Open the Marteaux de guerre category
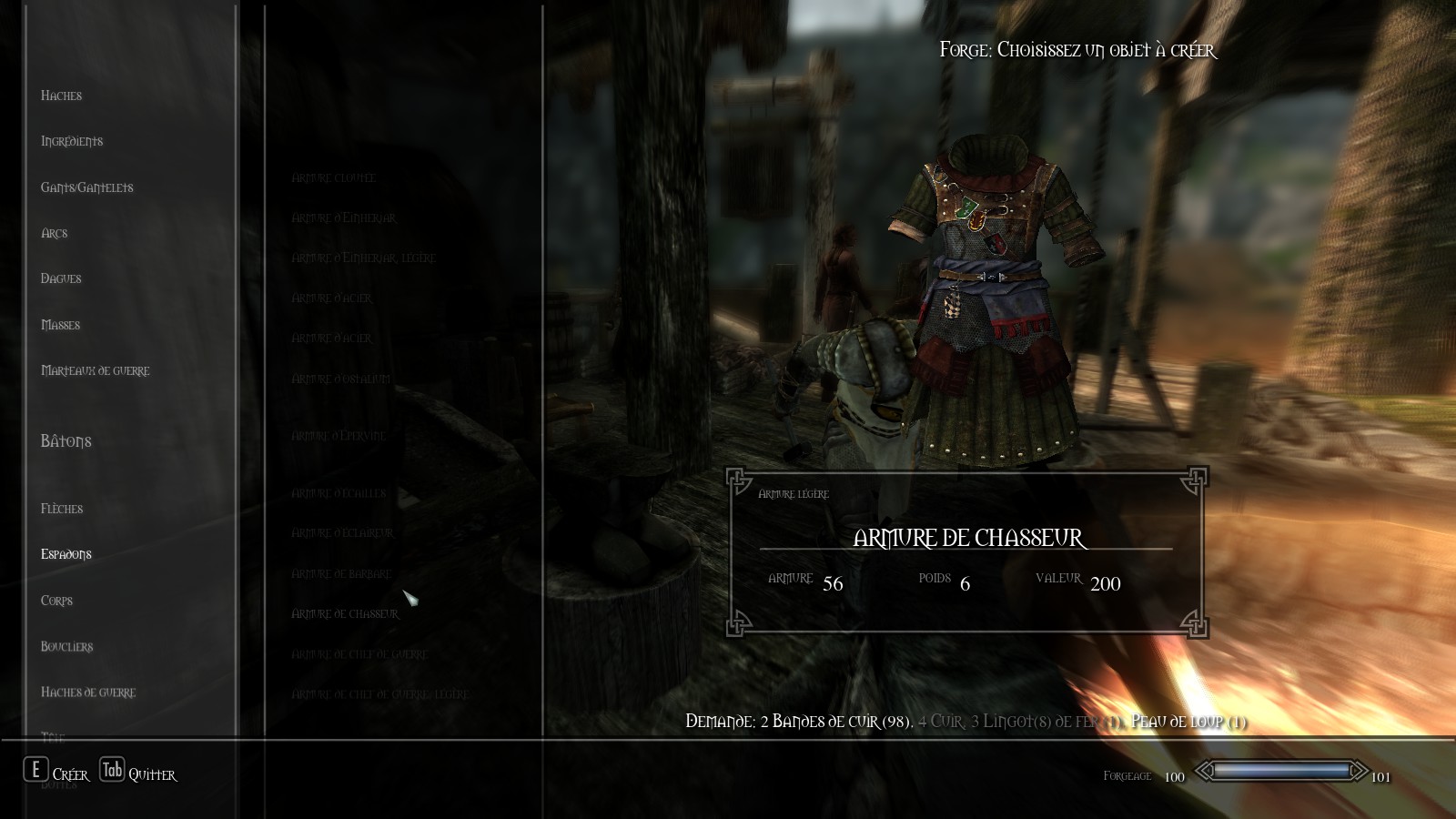This screenshot has width=1456, height=819. [96, 370]
